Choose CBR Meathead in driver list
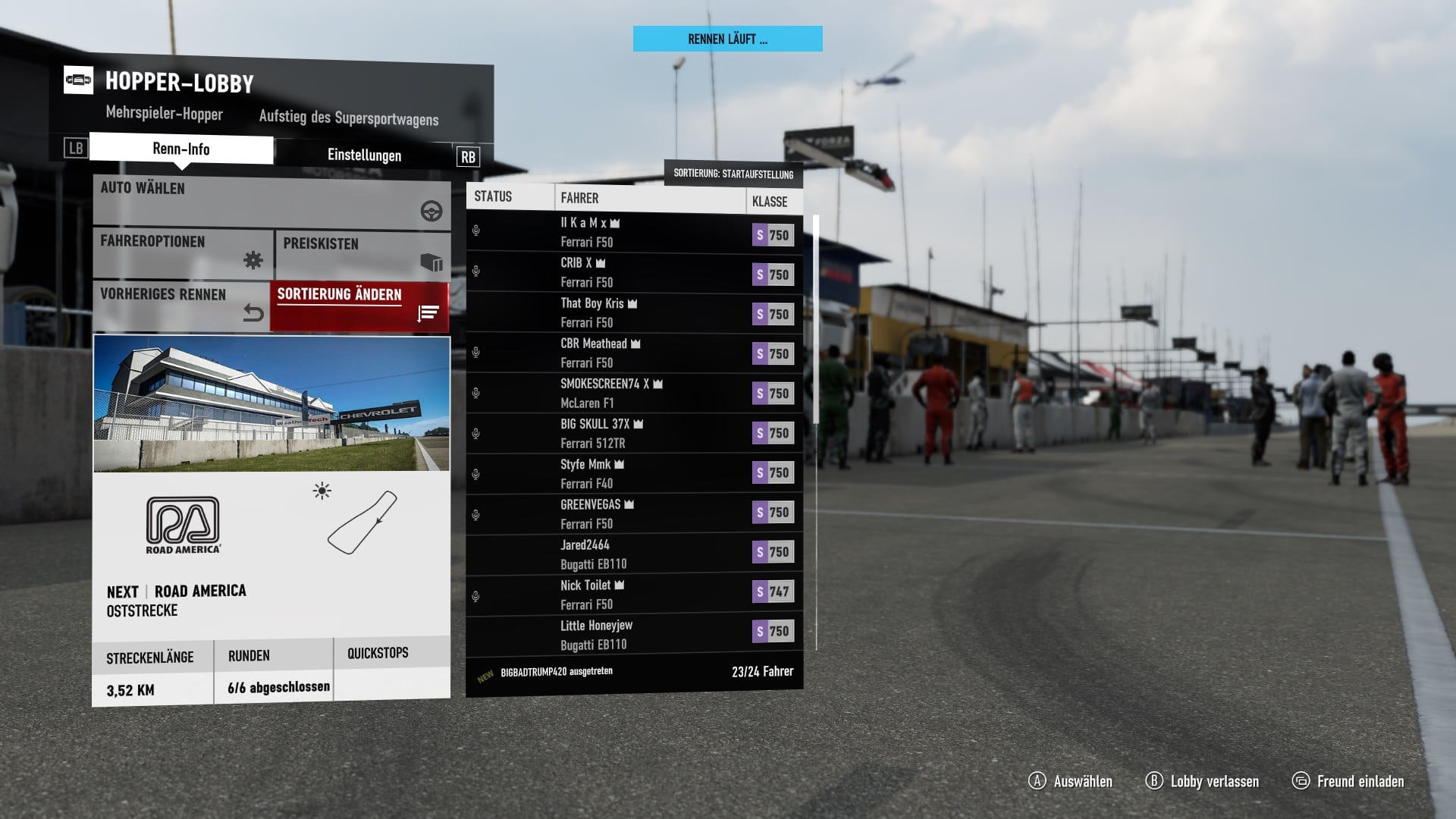1456x819 pixels. tap(634, 353)
